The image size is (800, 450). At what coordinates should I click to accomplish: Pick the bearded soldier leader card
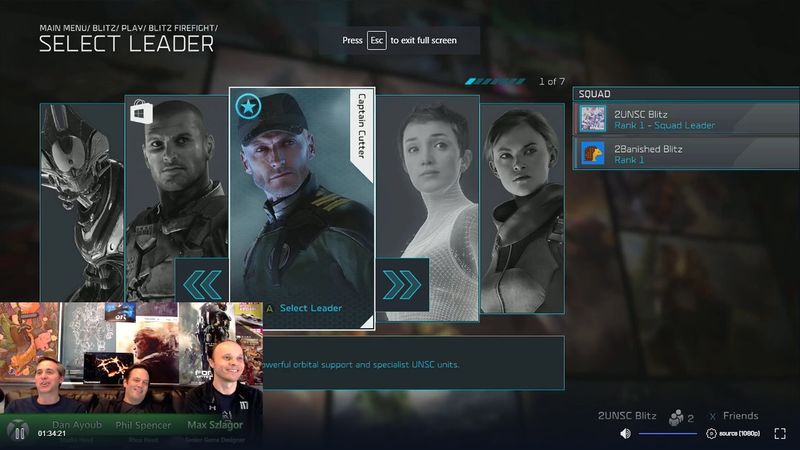click(177, 180)
